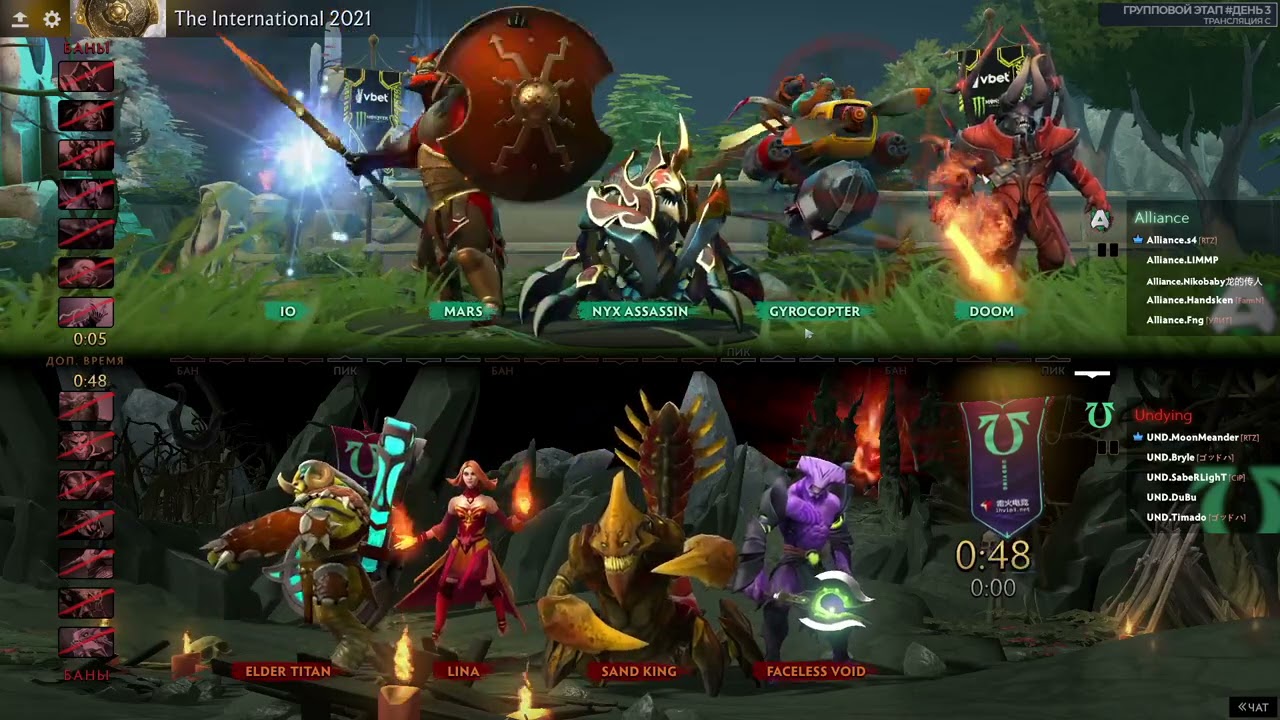Click UND.SabeRLighT in the player list

coord(1185,477)
